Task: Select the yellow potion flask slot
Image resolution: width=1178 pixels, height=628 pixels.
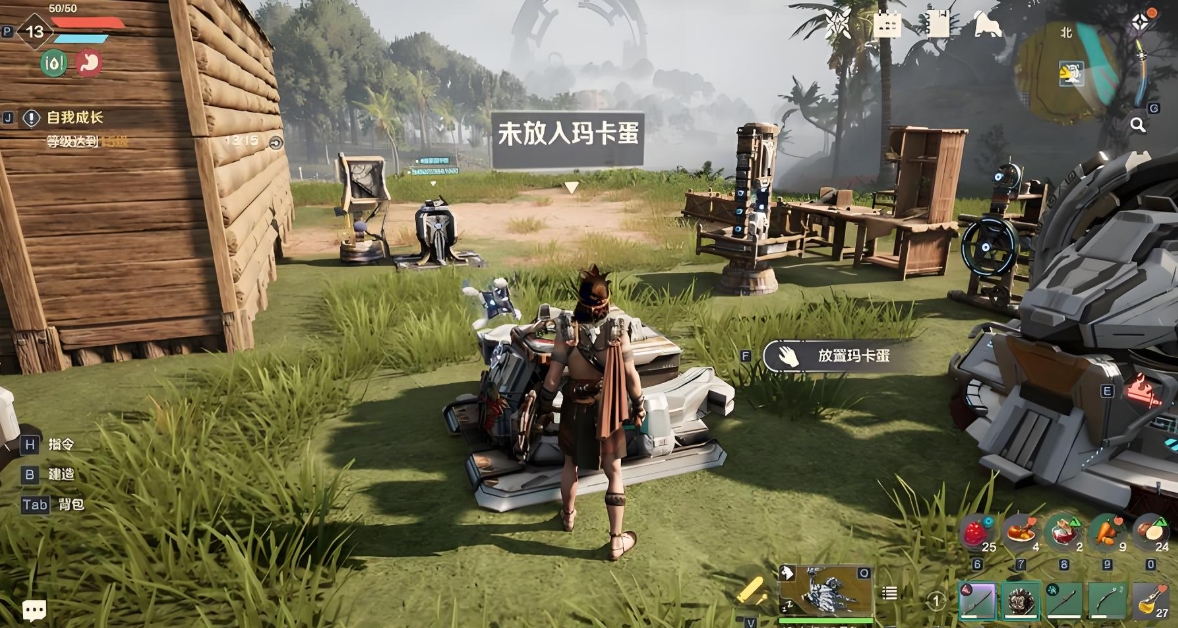Action: (1150, 601)
